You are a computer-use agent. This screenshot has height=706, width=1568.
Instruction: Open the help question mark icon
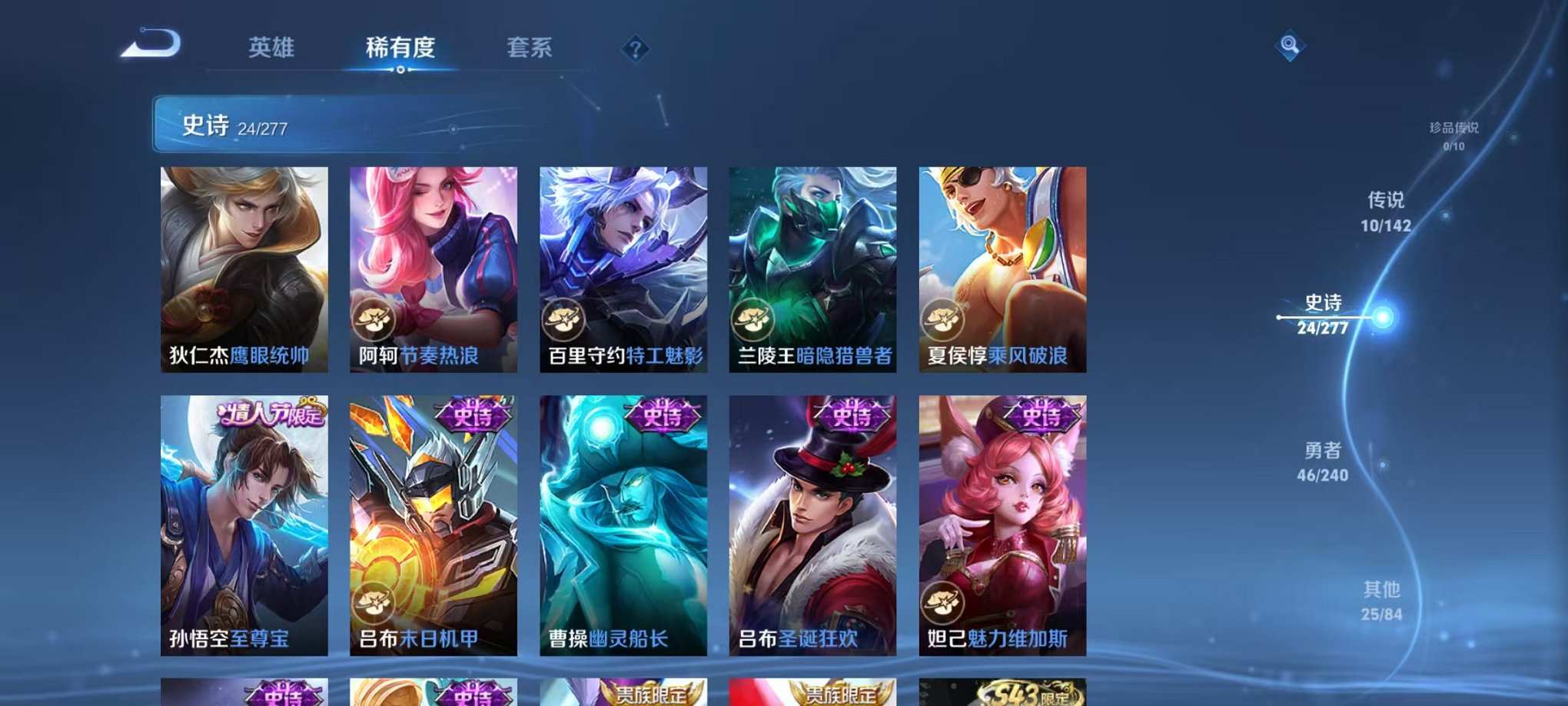(634, 50)
